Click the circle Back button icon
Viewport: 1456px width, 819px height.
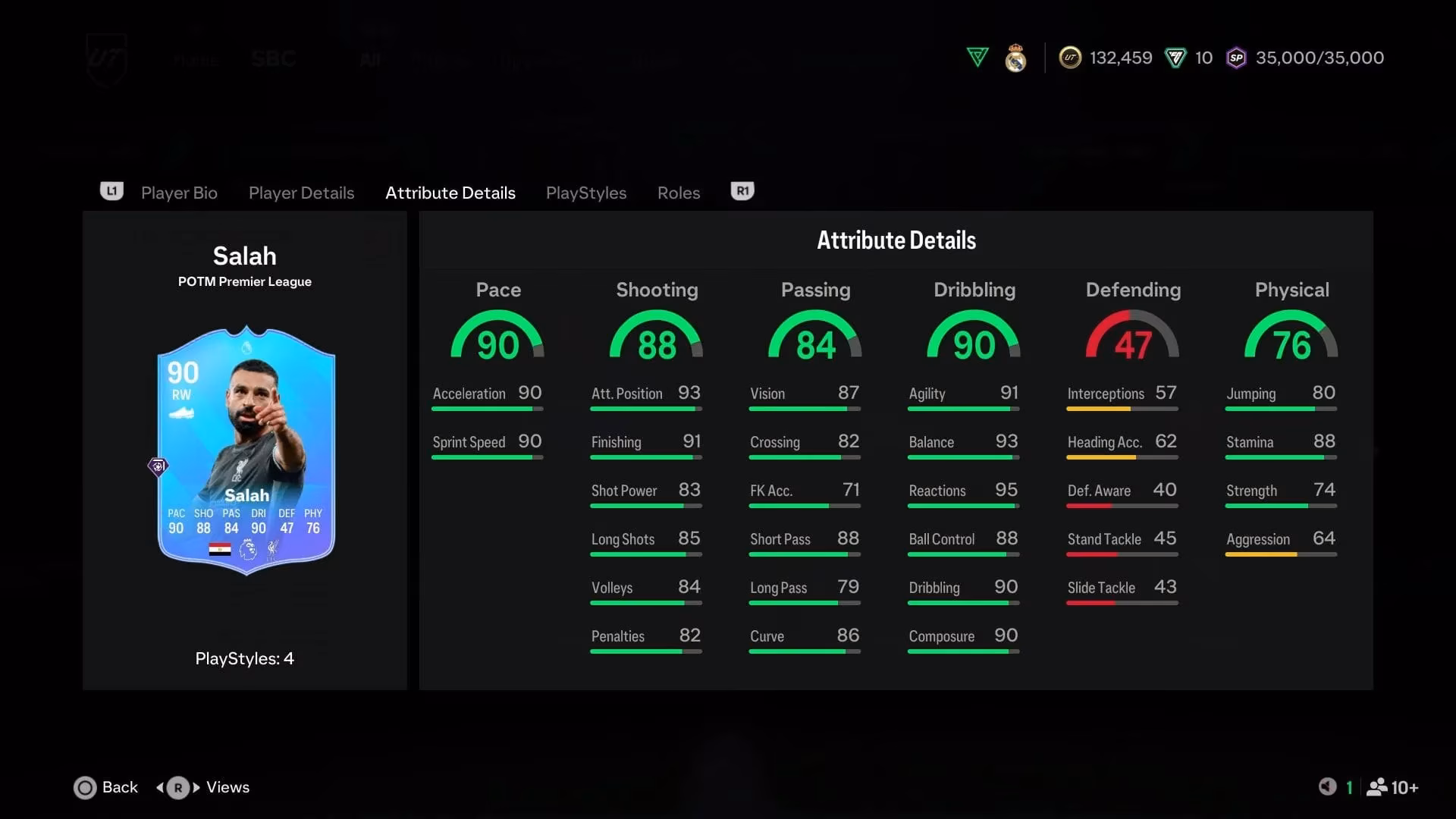[x=85, y=788]
